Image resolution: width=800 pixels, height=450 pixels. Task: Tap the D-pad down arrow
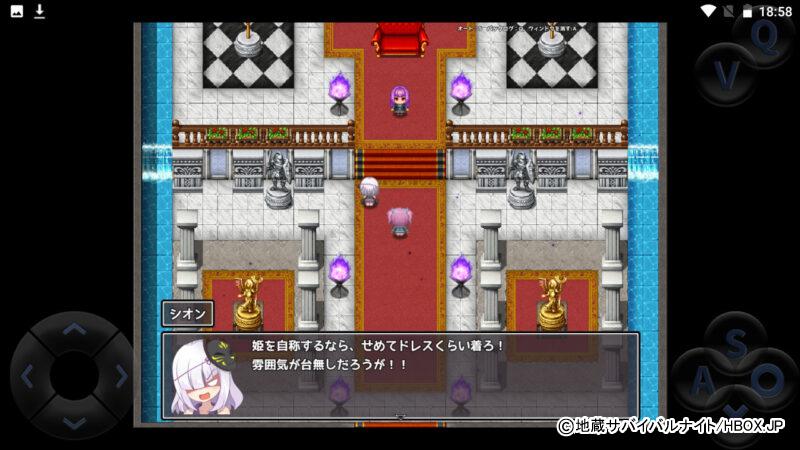pyautogui.click(x=74, y=422)
